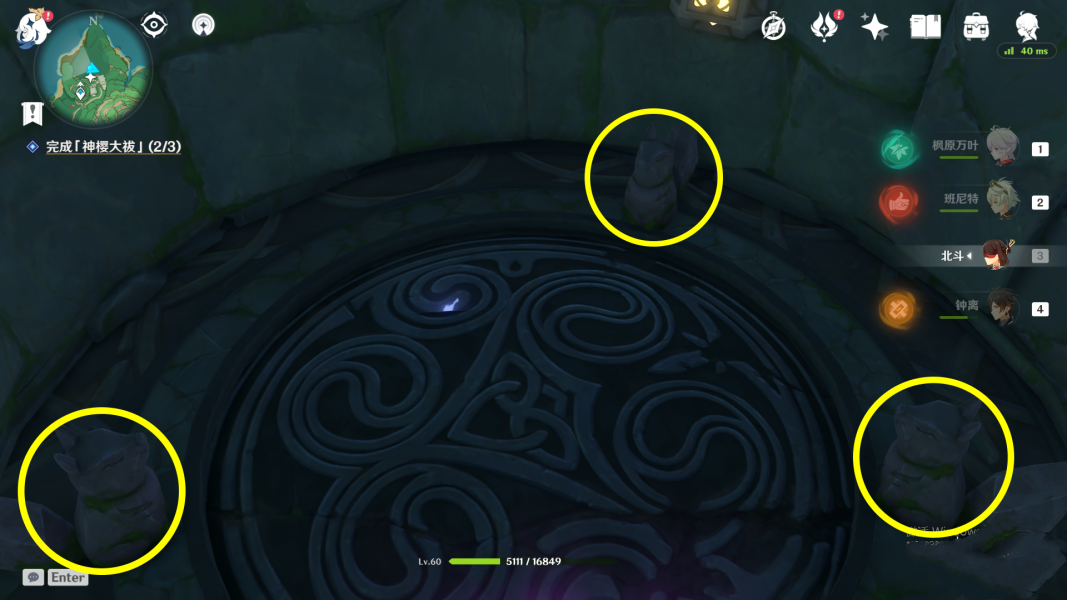Trigger 班尼特's red elemental burst icon
The height and width of the screenshot is (600, 1067).
click(x=899, y=203)
